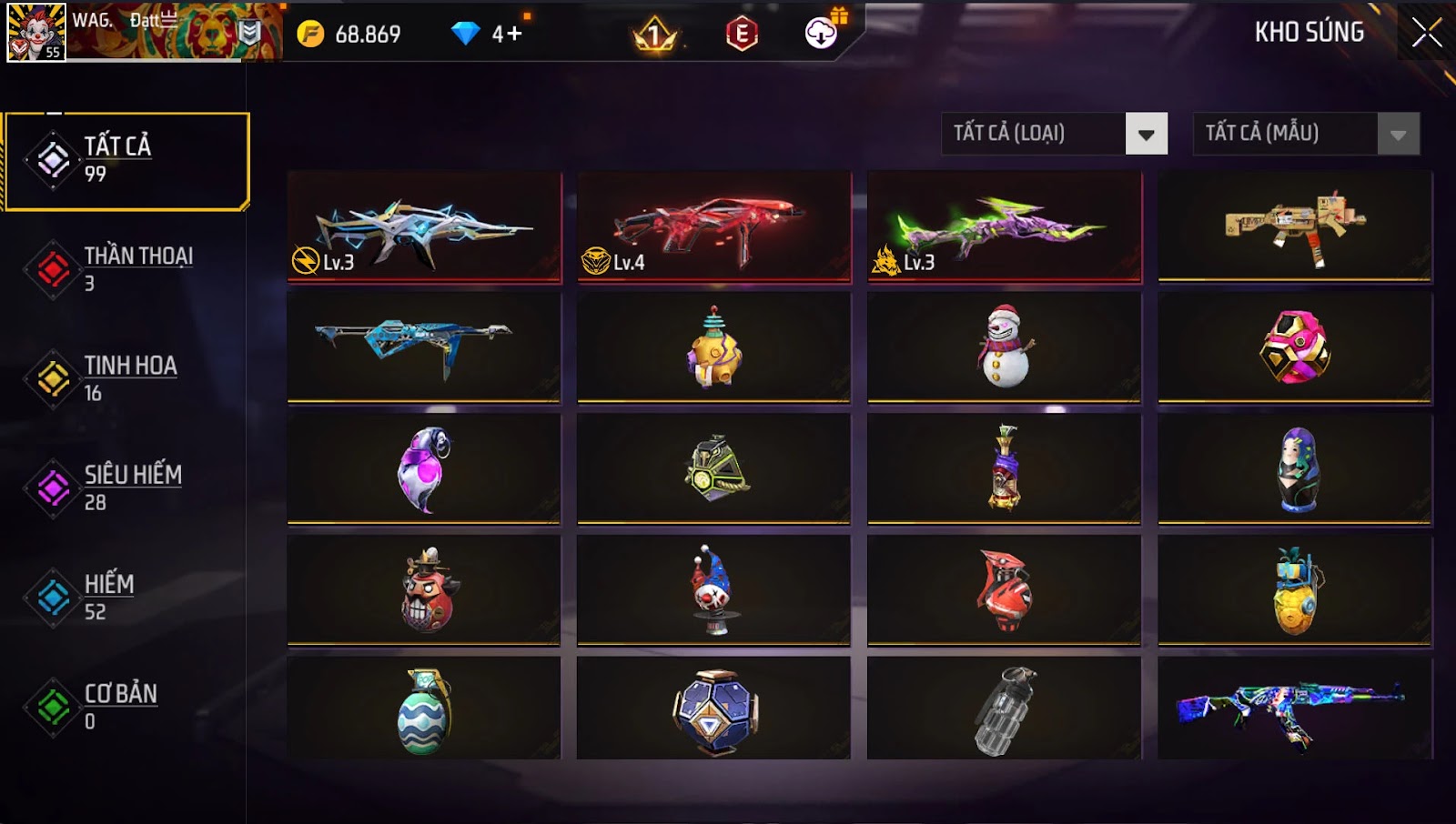Click the plus beside the diamond count
The width and height of the screenshot is (1456, 824).
[515, 34]
